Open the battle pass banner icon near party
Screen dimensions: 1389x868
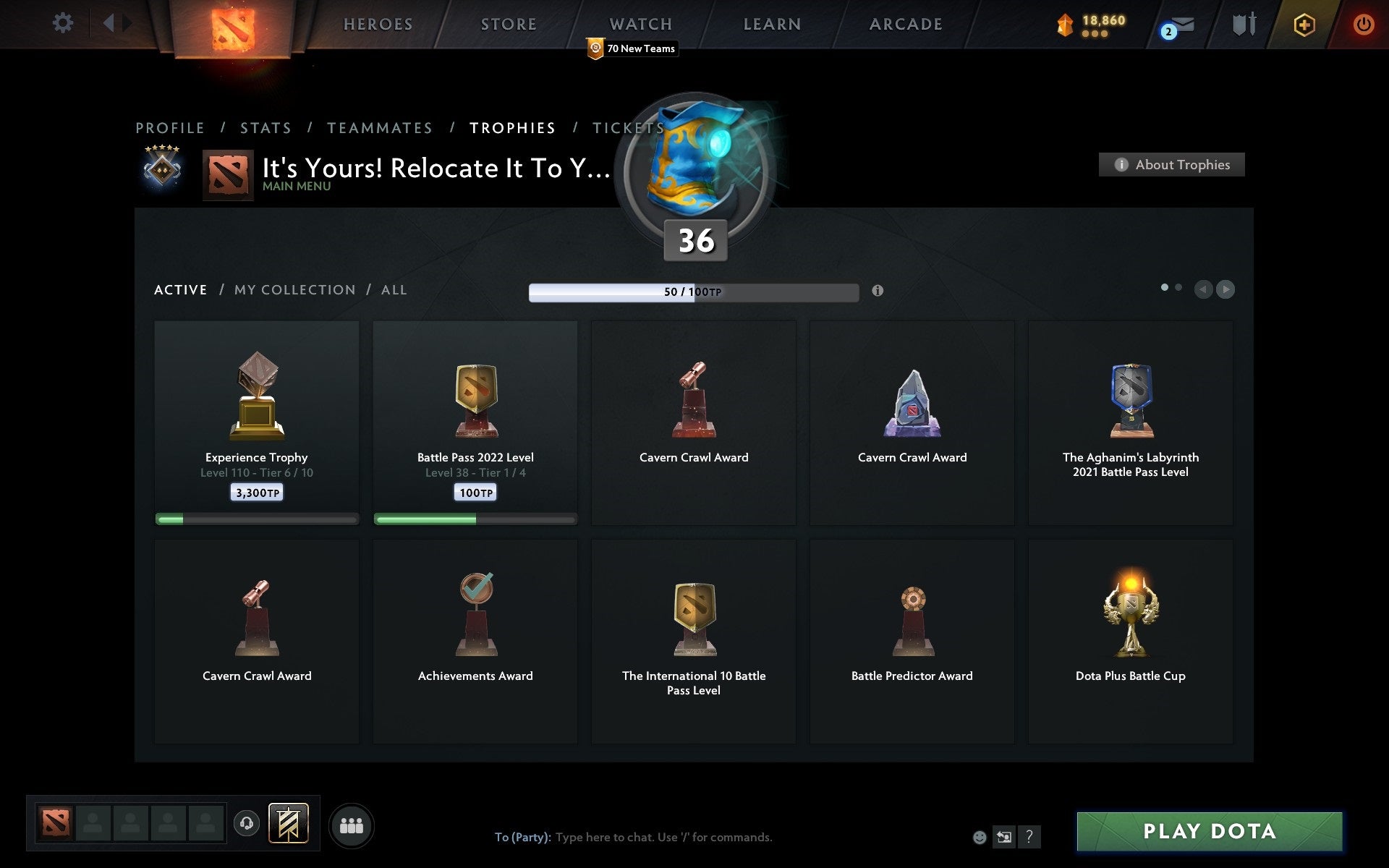pyautogui.click(x=289, y=823)
